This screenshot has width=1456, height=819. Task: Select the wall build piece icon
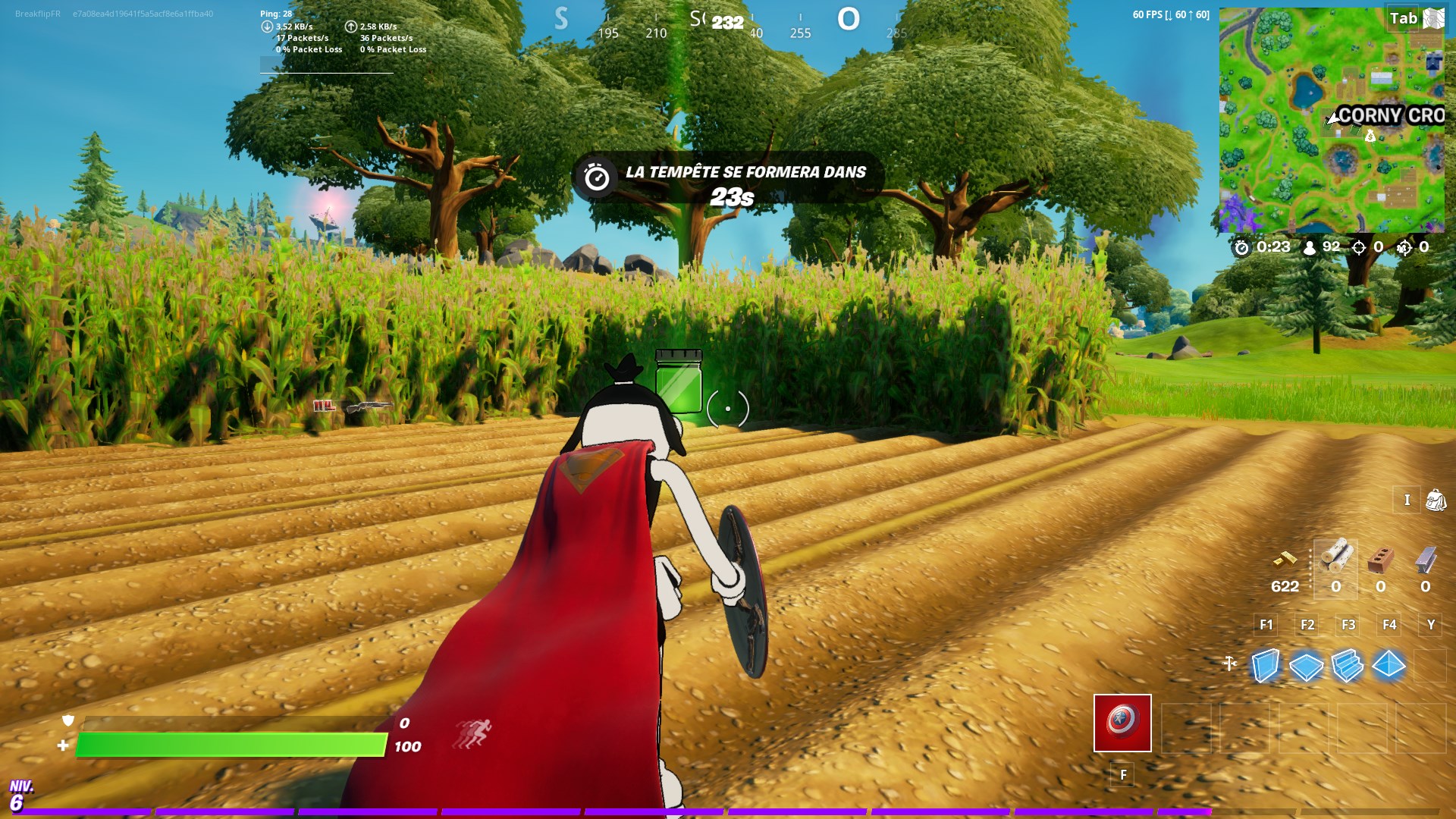coord(1266,665)
